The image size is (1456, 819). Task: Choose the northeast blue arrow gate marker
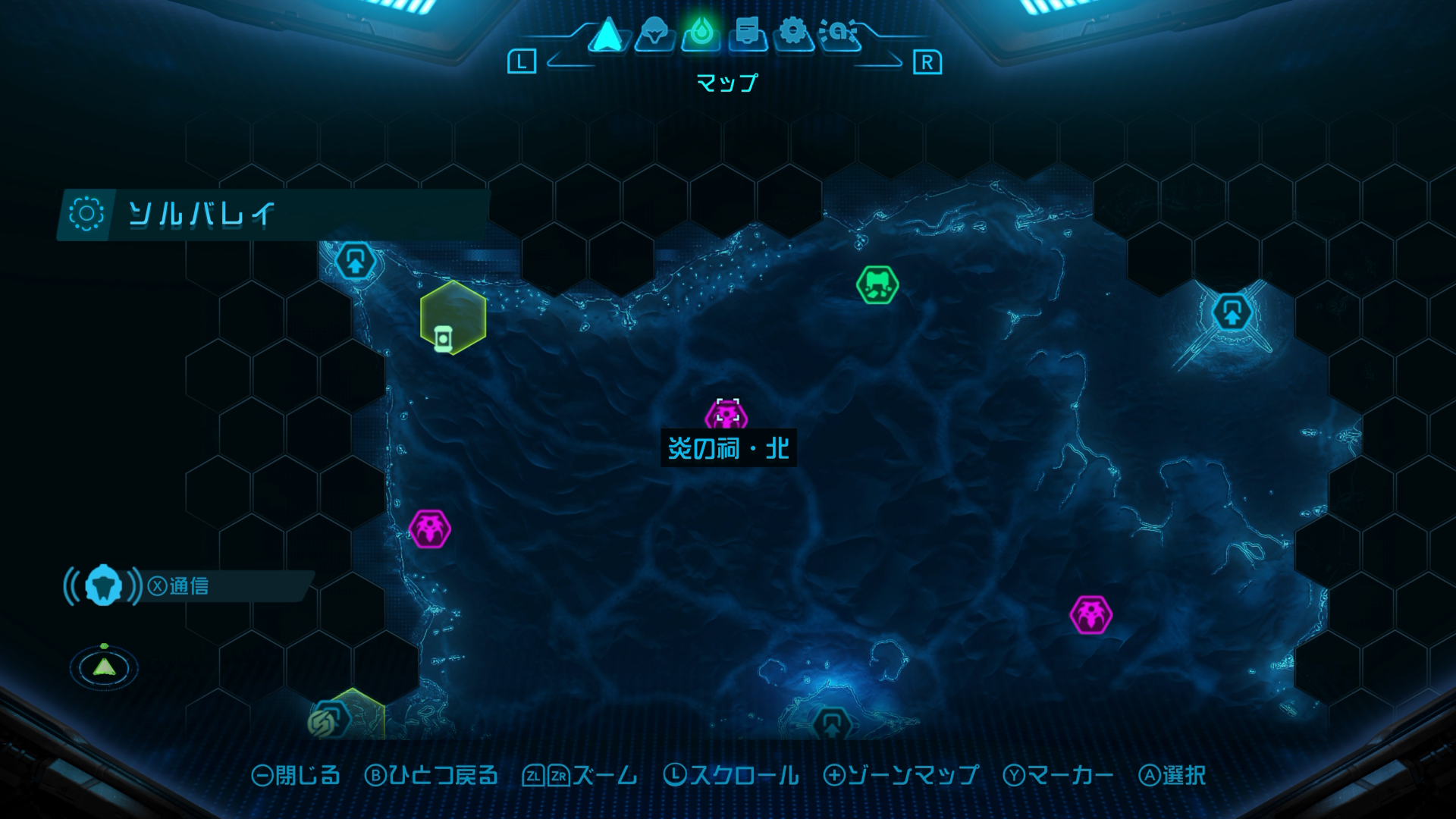click(1232, 312)
